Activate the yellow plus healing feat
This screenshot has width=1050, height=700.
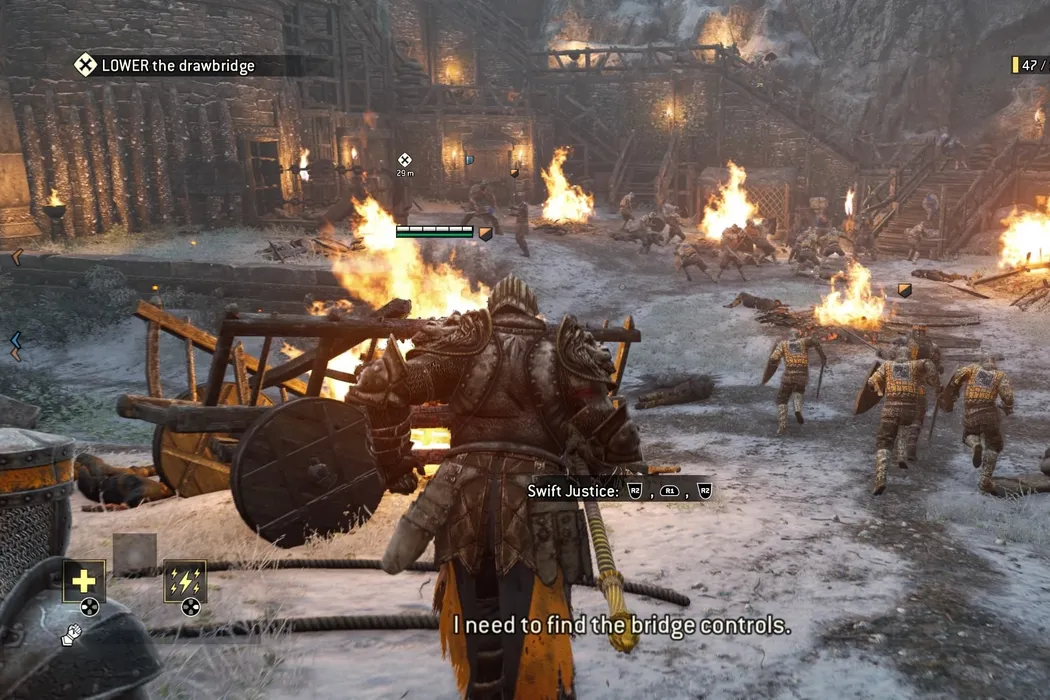(84, 580)
